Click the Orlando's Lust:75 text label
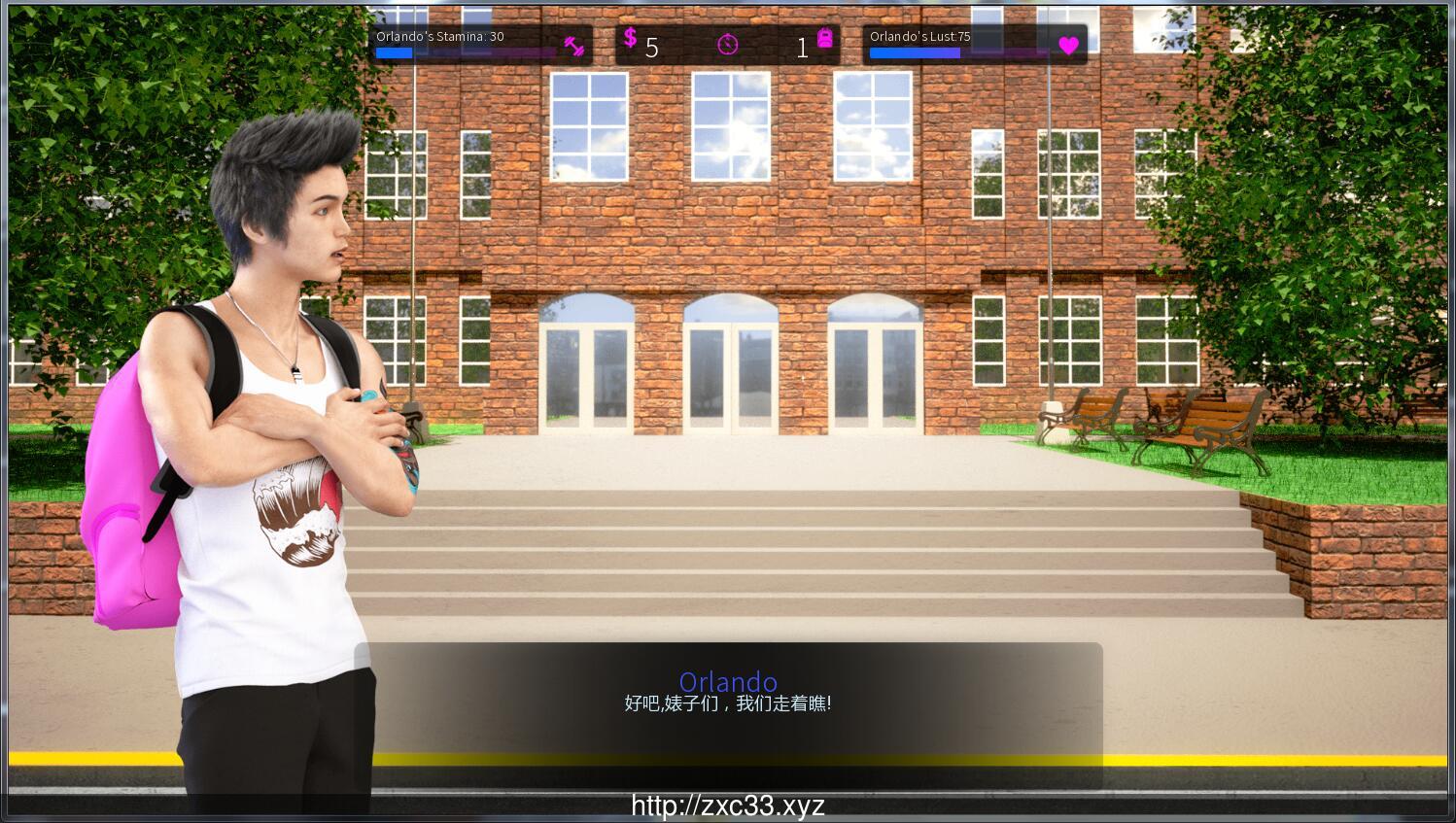Screen dimensions: 1456x823 [919, 36]
